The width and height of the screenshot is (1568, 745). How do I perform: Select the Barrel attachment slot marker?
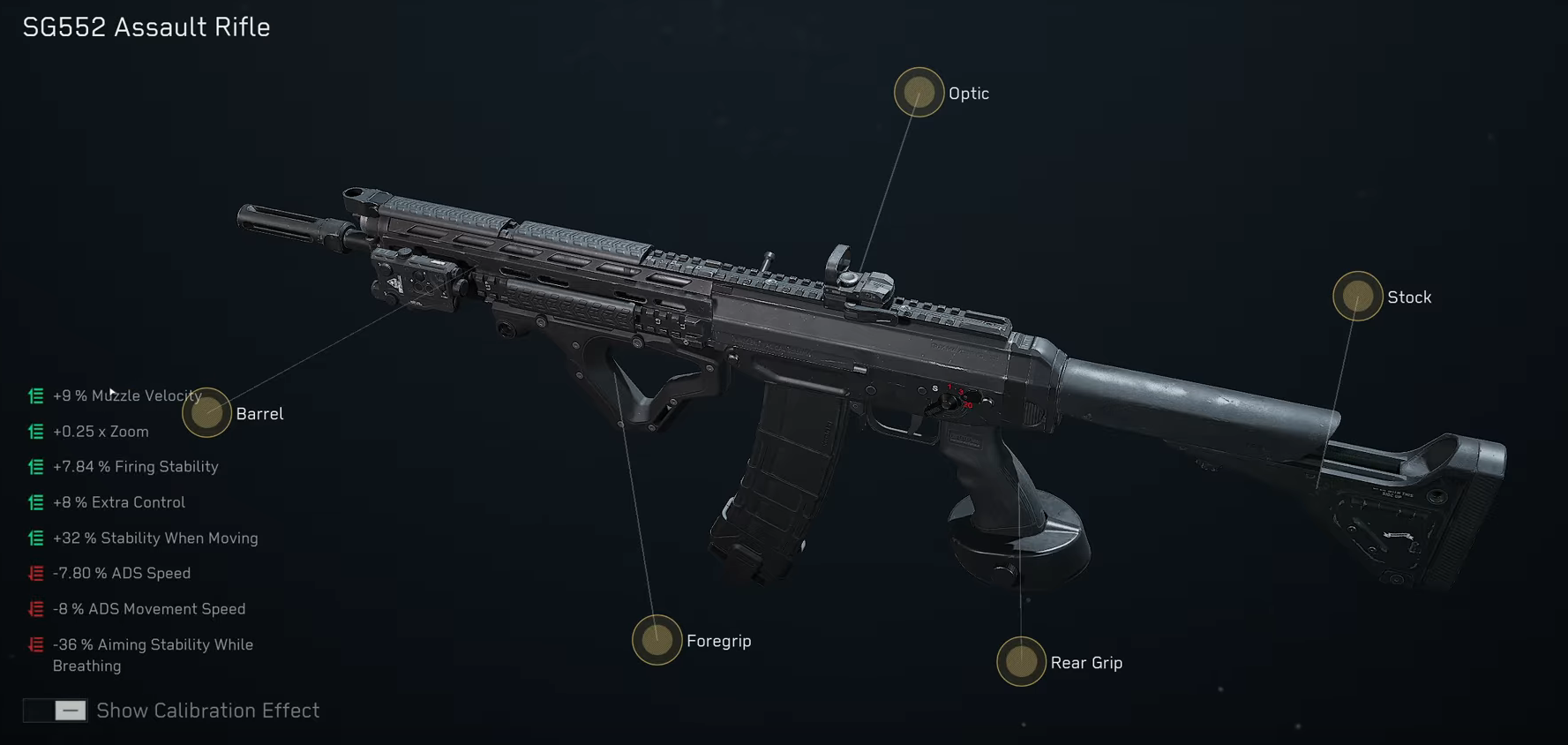pyautogui.click(x=206, y=413)
